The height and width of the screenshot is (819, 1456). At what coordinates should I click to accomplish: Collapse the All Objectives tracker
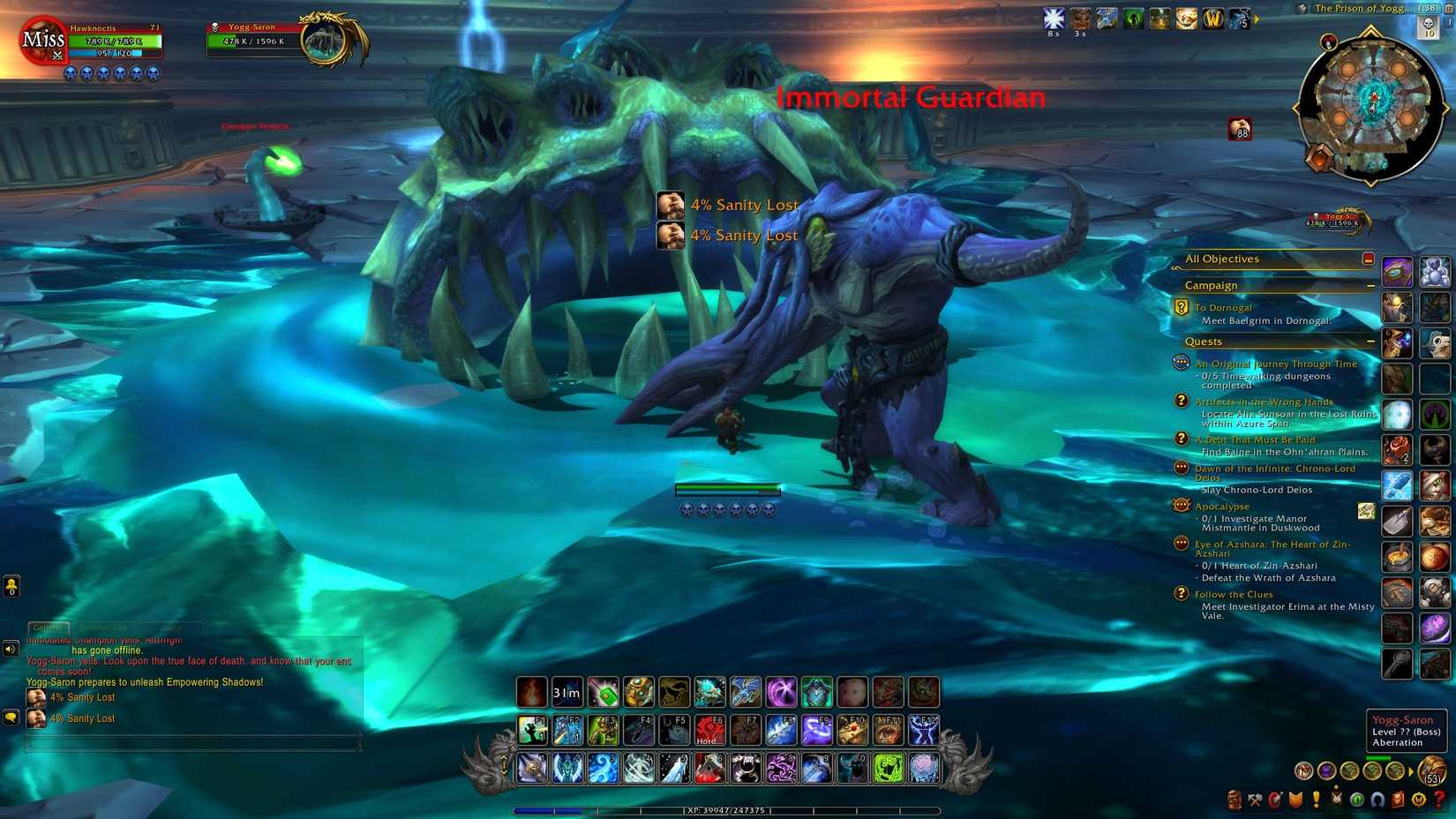[x=1369, y=259]
